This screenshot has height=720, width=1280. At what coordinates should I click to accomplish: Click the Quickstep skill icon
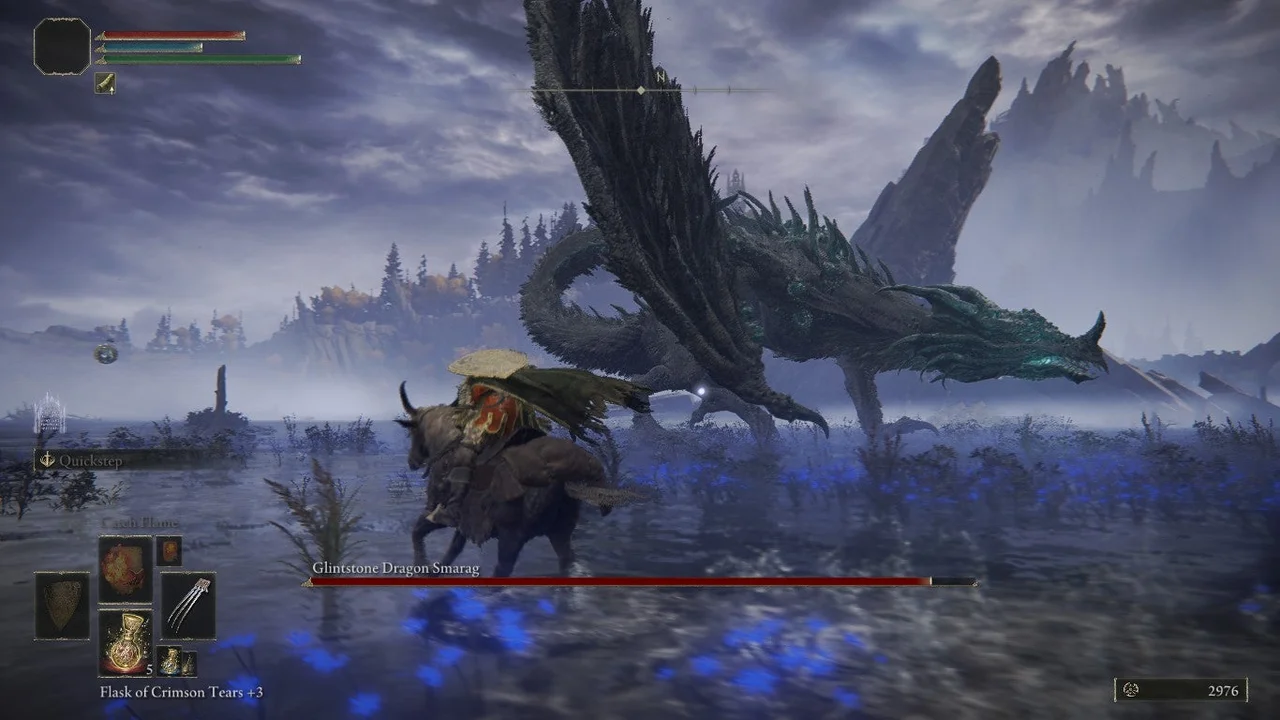click(x=48, y=459)
